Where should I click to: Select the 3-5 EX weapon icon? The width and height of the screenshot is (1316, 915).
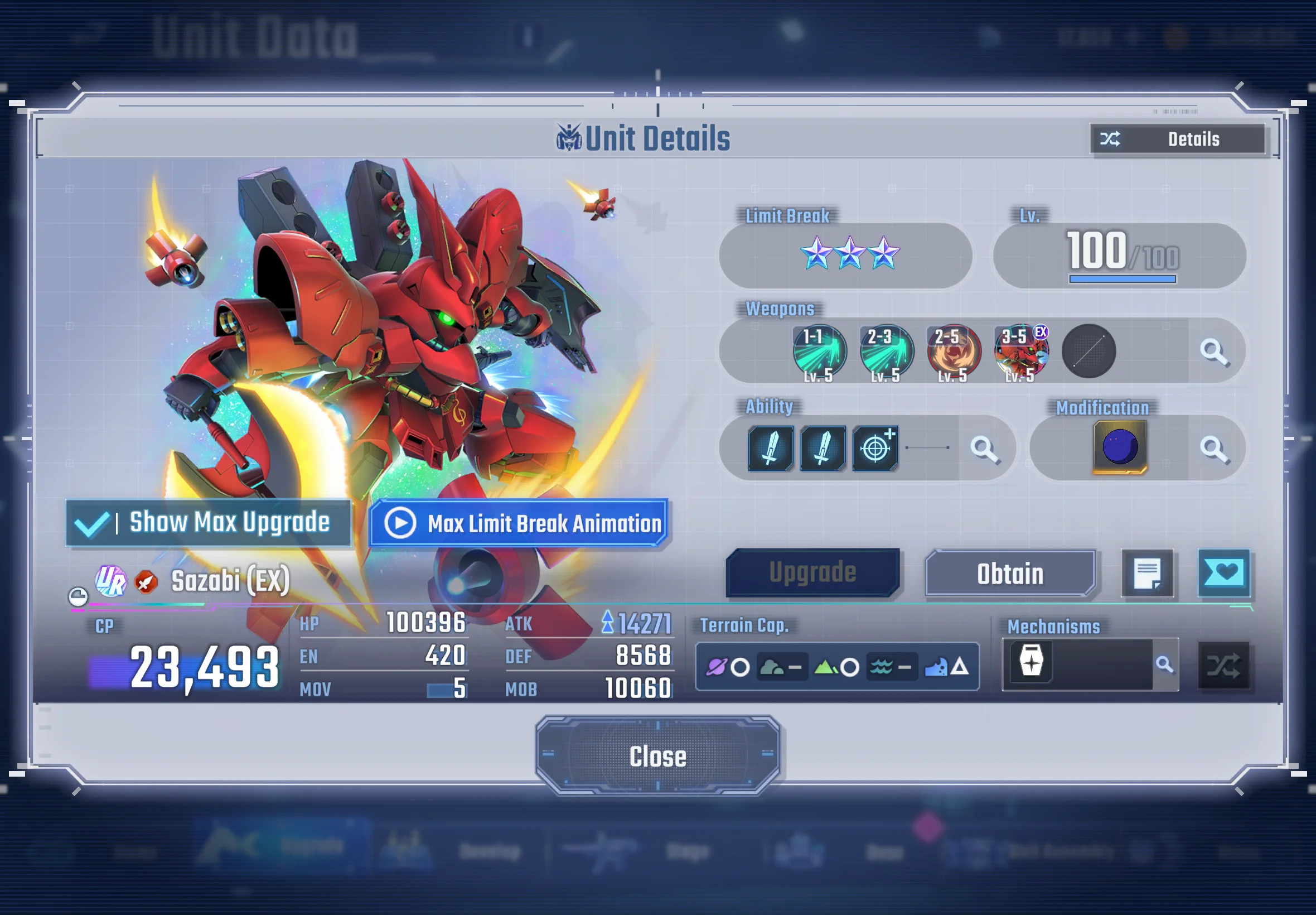[x=1021, y=351]
